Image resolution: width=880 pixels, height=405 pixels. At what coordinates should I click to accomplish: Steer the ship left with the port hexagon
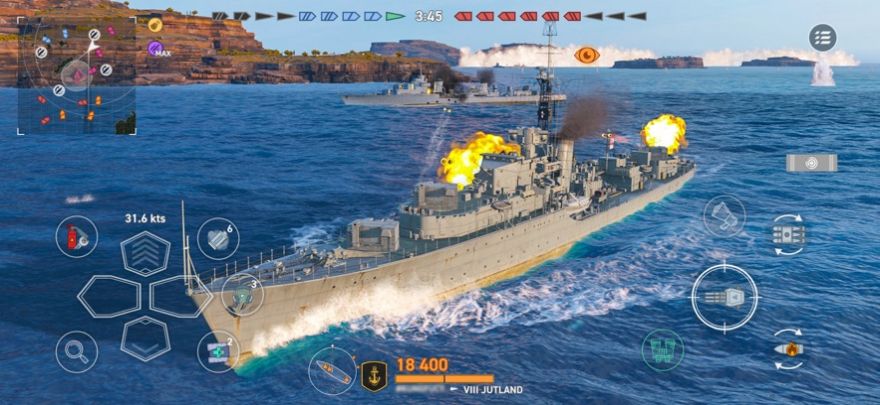click(x=109, y=296)
